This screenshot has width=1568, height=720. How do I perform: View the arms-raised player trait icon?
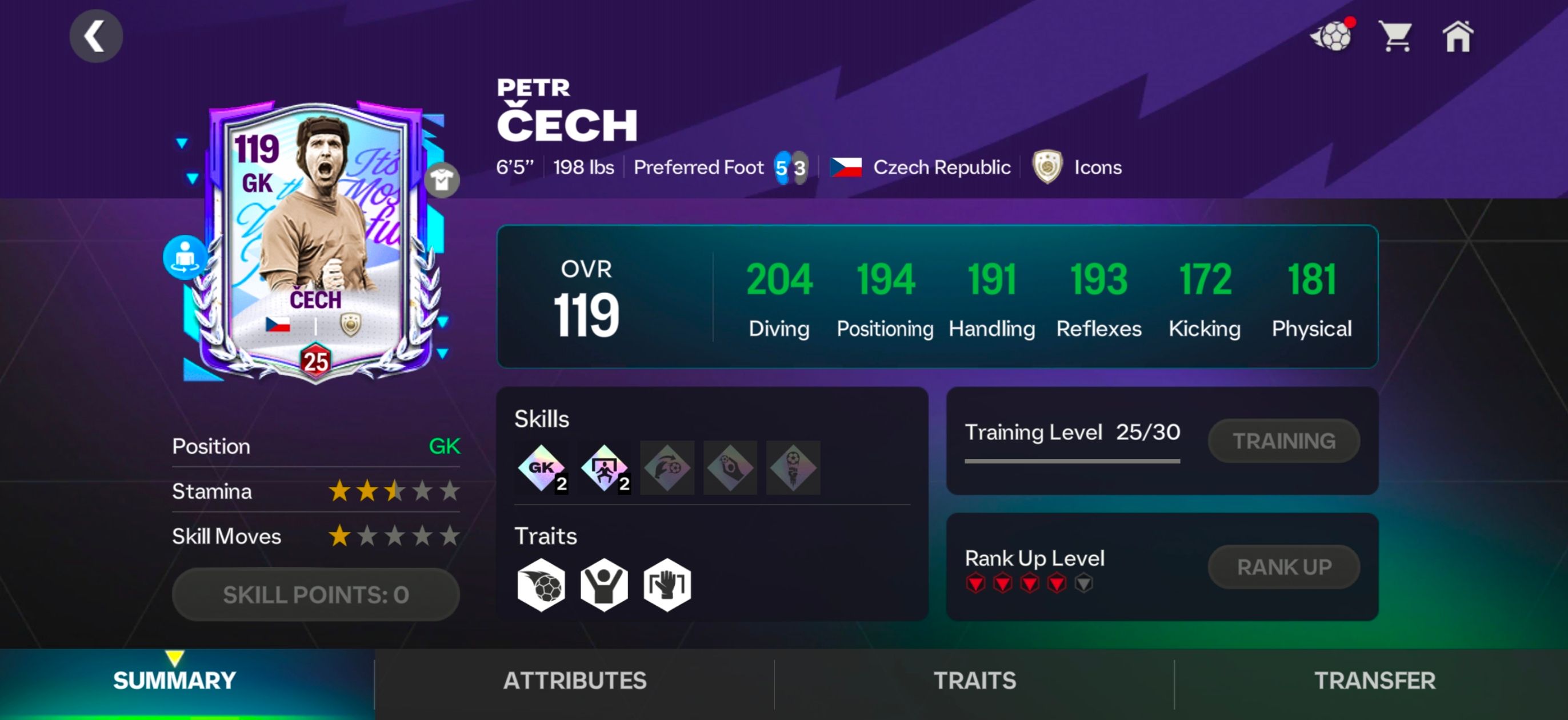click(x=604, y=585)
